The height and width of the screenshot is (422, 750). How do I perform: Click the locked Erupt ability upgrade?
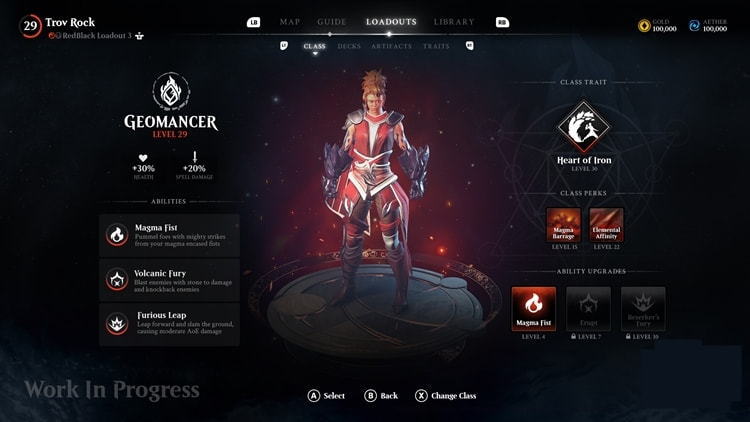[588, 308]
